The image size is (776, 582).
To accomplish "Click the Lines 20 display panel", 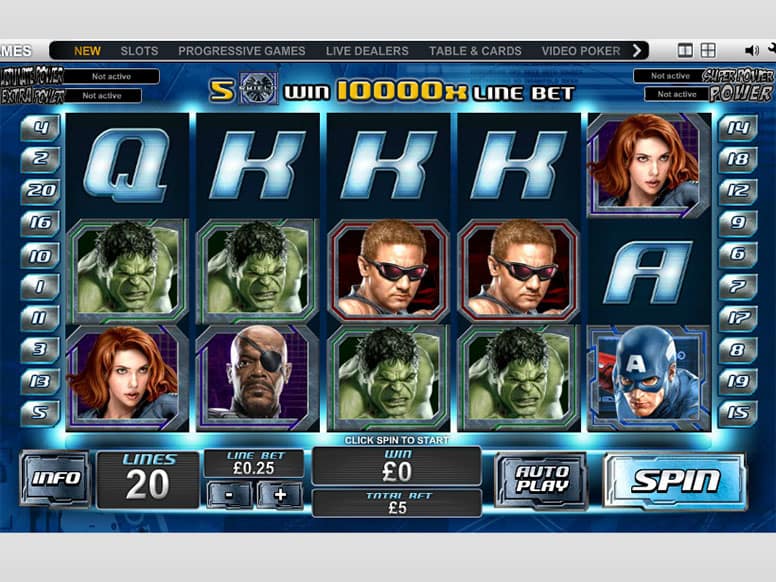I will point(148,479).
